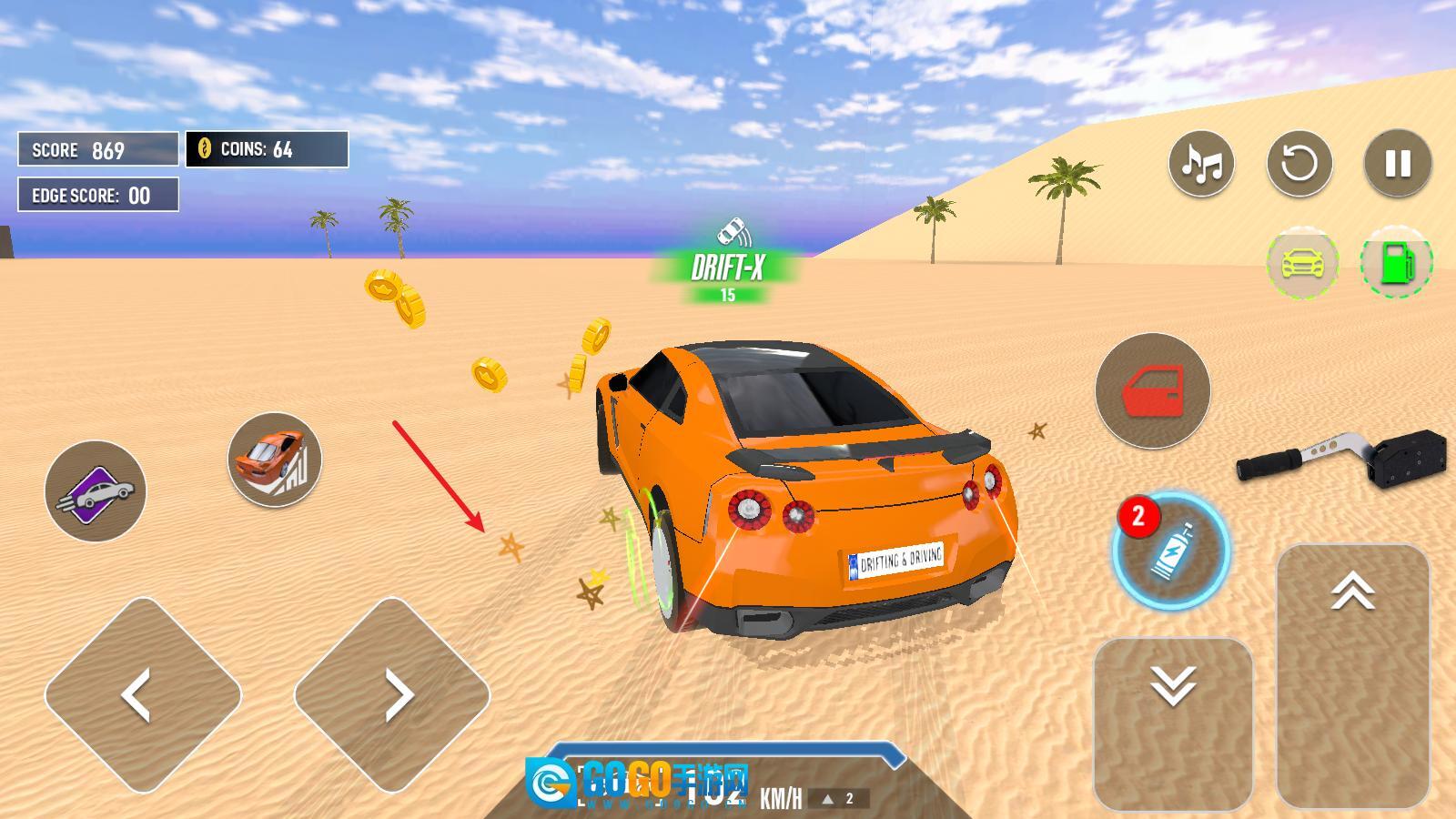This screenshot has height=819, width=1456.
Task: Activate the nitro boost bottle
Action: click(1171, 551)
